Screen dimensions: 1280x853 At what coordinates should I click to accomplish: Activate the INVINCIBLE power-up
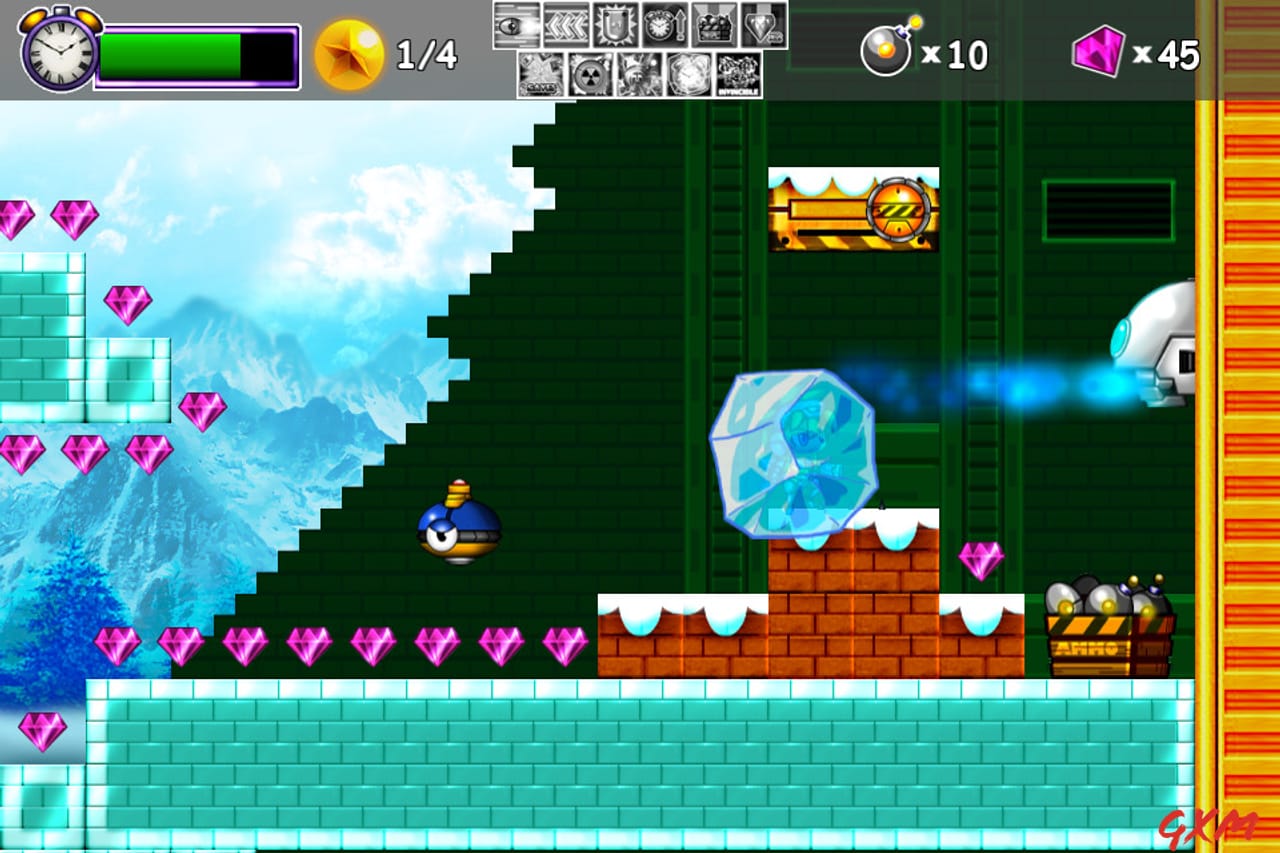click(737, 75)
